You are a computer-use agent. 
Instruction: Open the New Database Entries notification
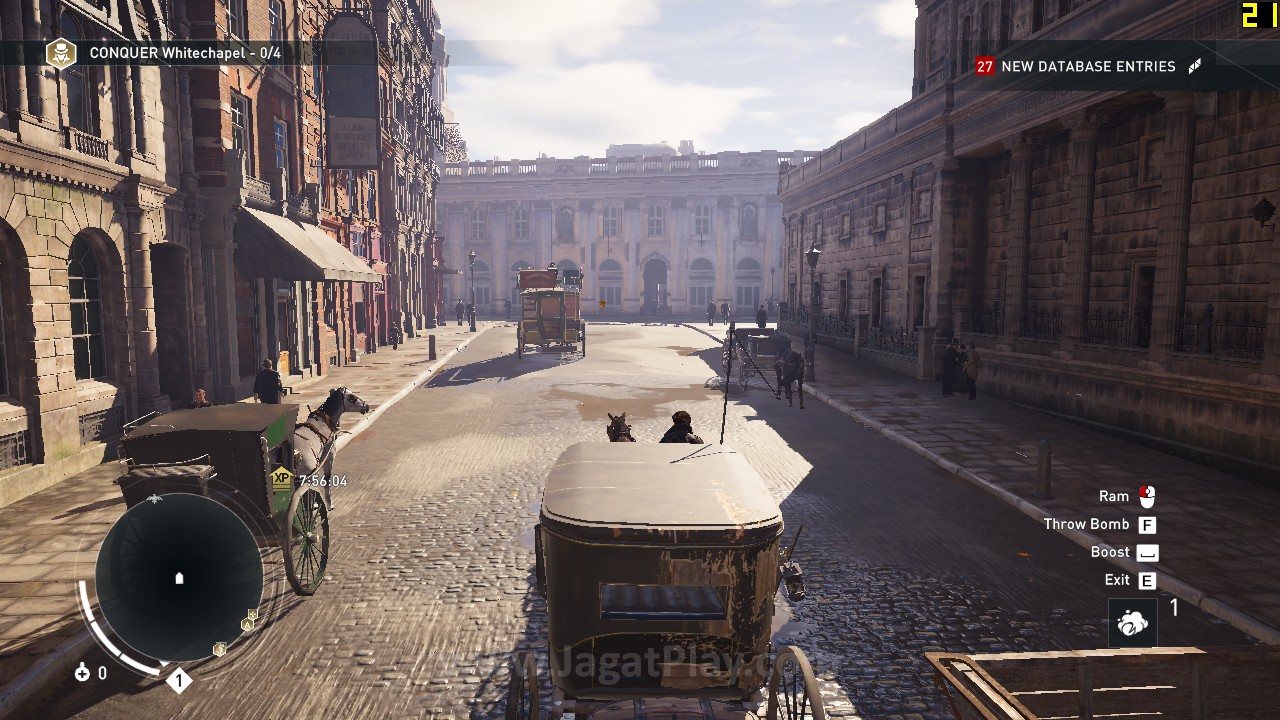coord(1088,66)
